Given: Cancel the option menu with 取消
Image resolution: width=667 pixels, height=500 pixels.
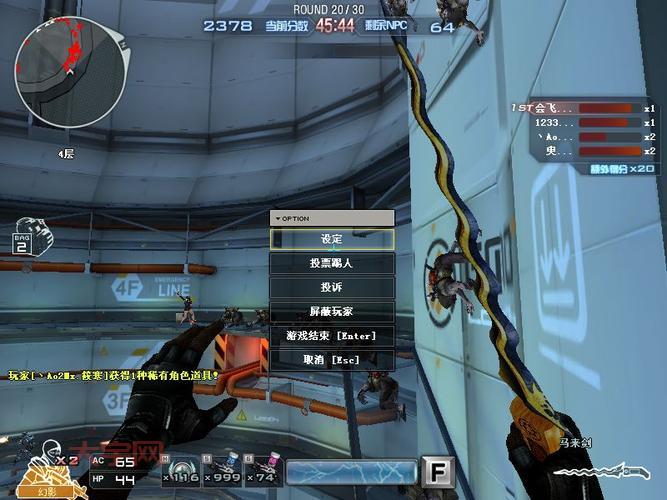Looking at the screenshot, I should (332, 360).
